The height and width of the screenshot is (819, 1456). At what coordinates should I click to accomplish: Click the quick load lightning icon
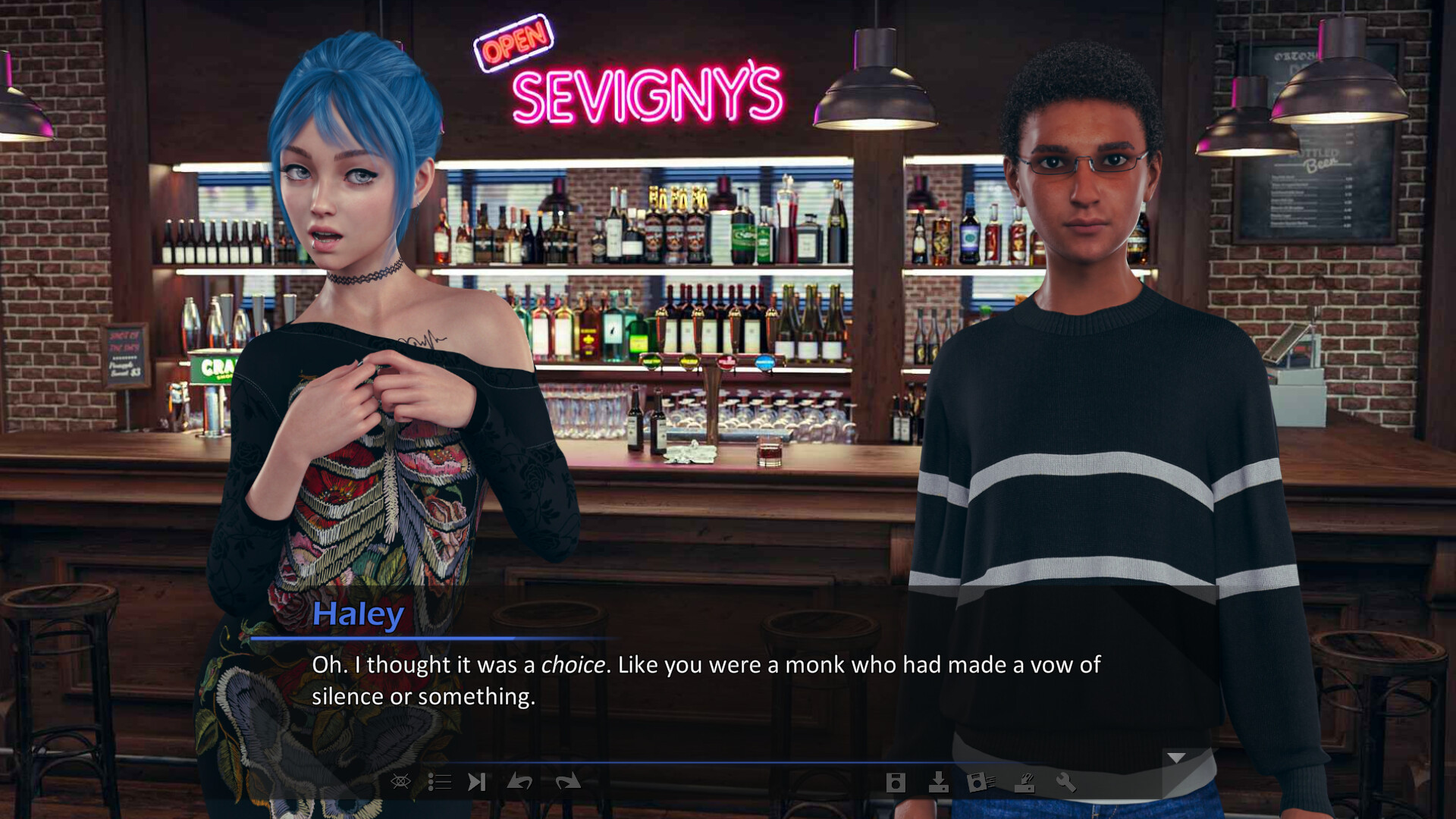[x=1025, y=782]
